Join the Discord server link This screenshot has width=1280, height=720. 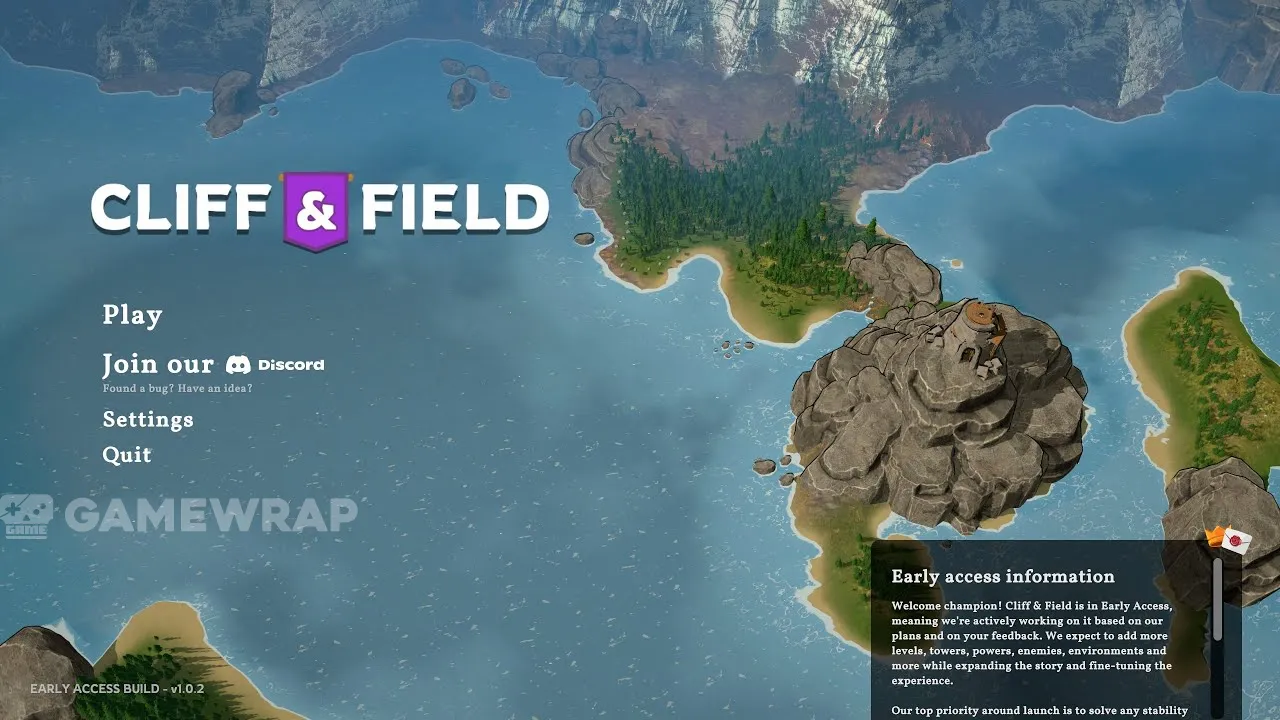click(x=213, y=365)
